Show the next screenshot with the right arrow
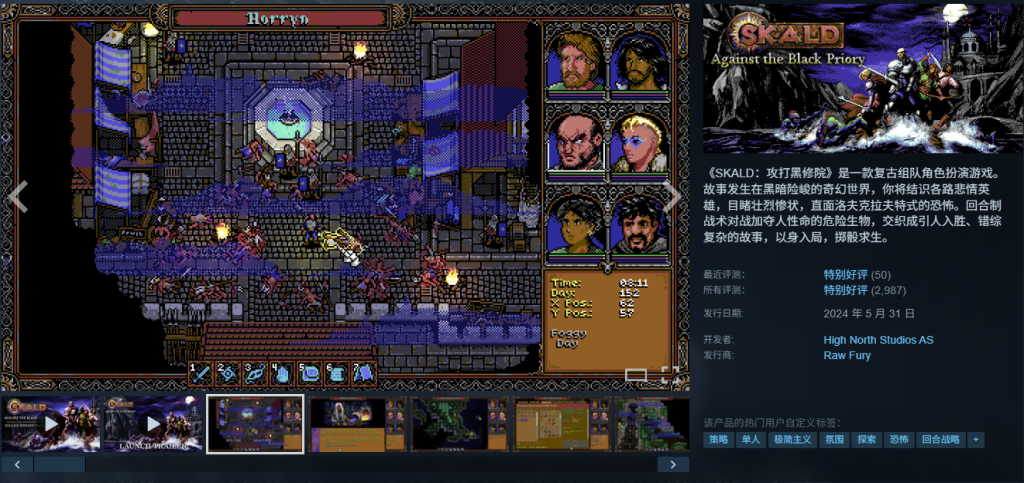The height and width of the screenshot is (483, 1024). pyautogui.click(x=673, y=196)
